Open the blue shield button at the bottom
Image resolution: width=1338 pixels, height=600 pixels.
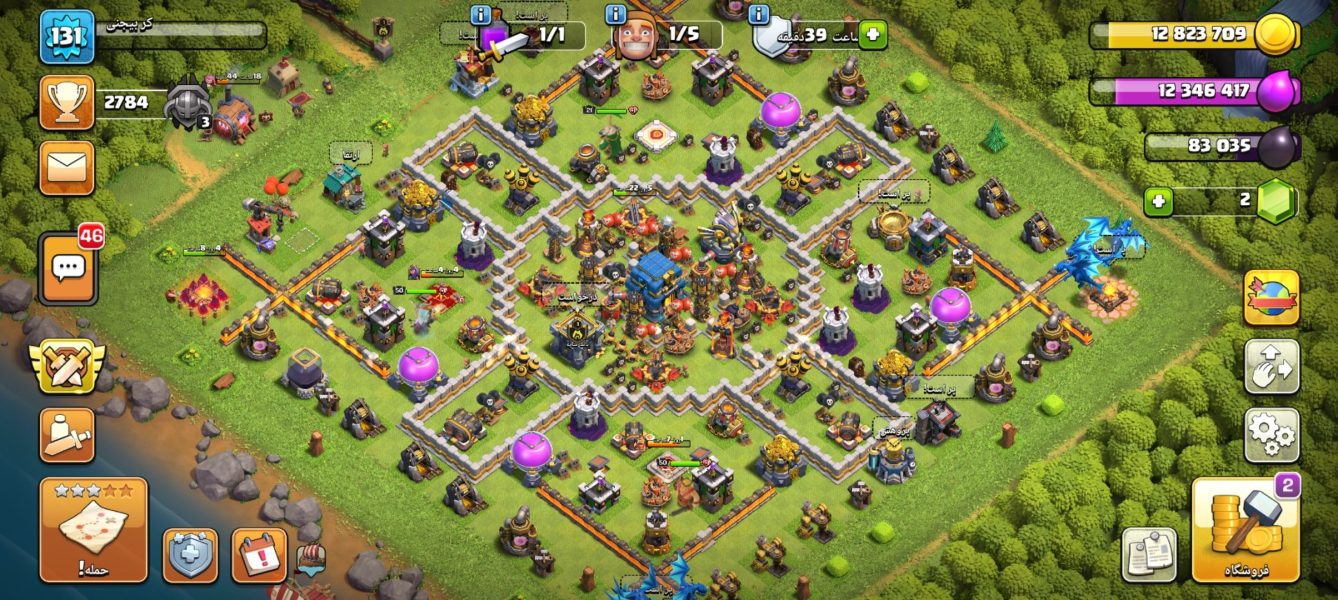(x=190, y=555)
